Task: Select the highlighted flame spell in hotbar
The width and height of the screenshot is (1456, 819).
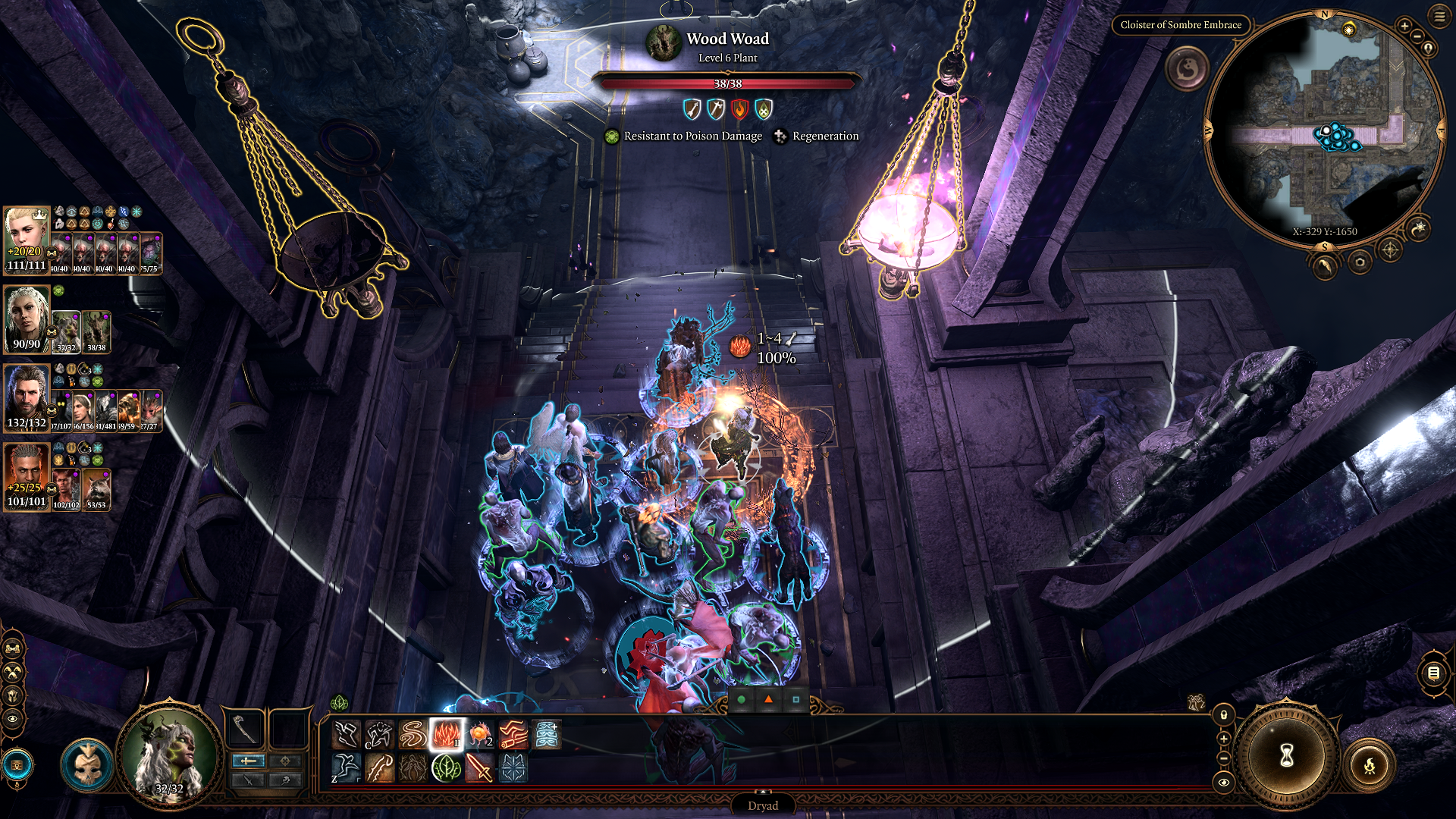Action: coord(446,735)
